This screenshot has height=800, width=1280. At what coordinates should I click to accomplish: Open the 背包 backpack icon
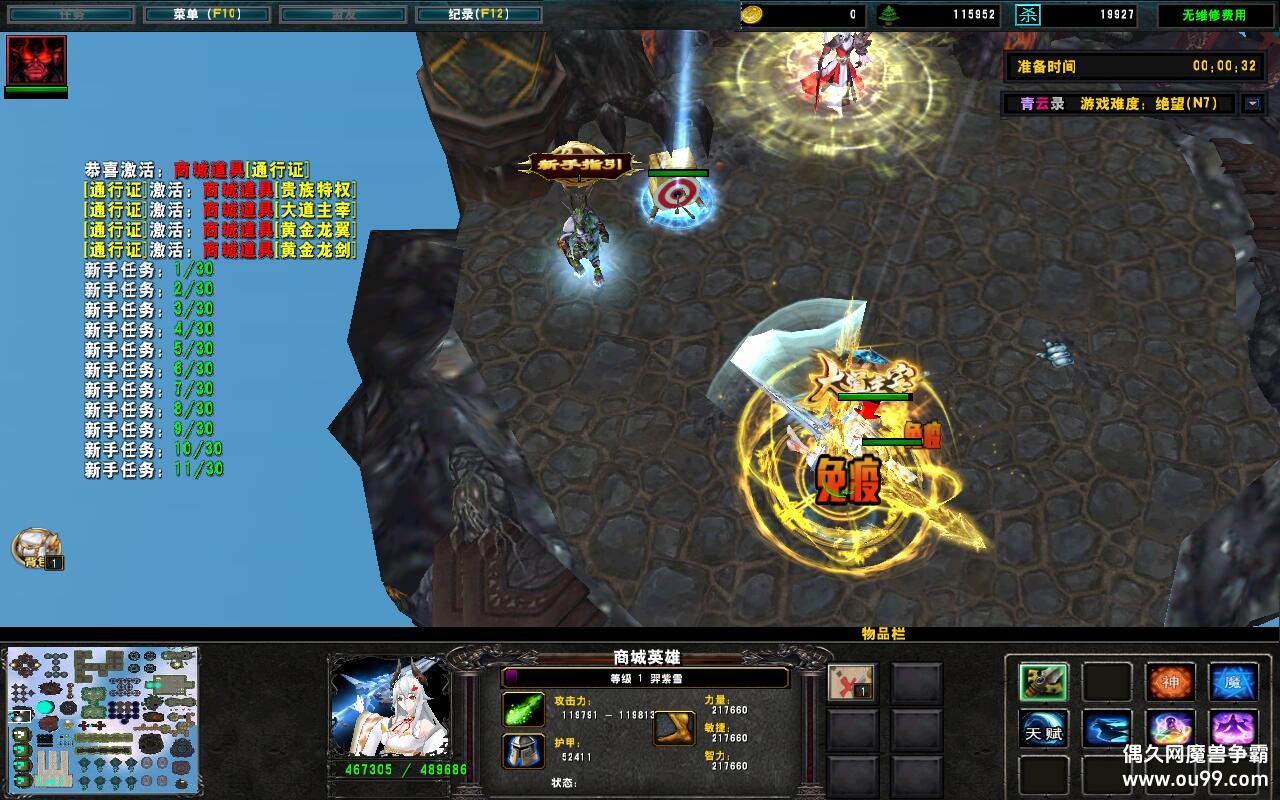click(x=36, y=548)
